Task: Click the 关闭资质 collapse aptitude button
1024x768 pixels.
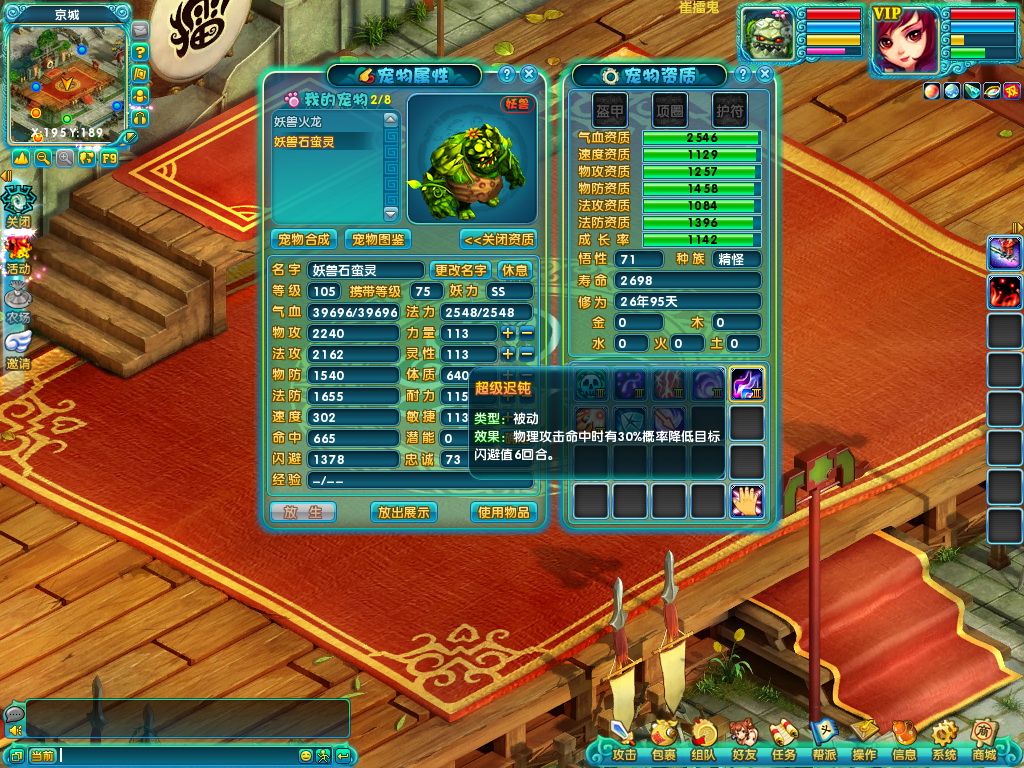Action: [498, 240]
